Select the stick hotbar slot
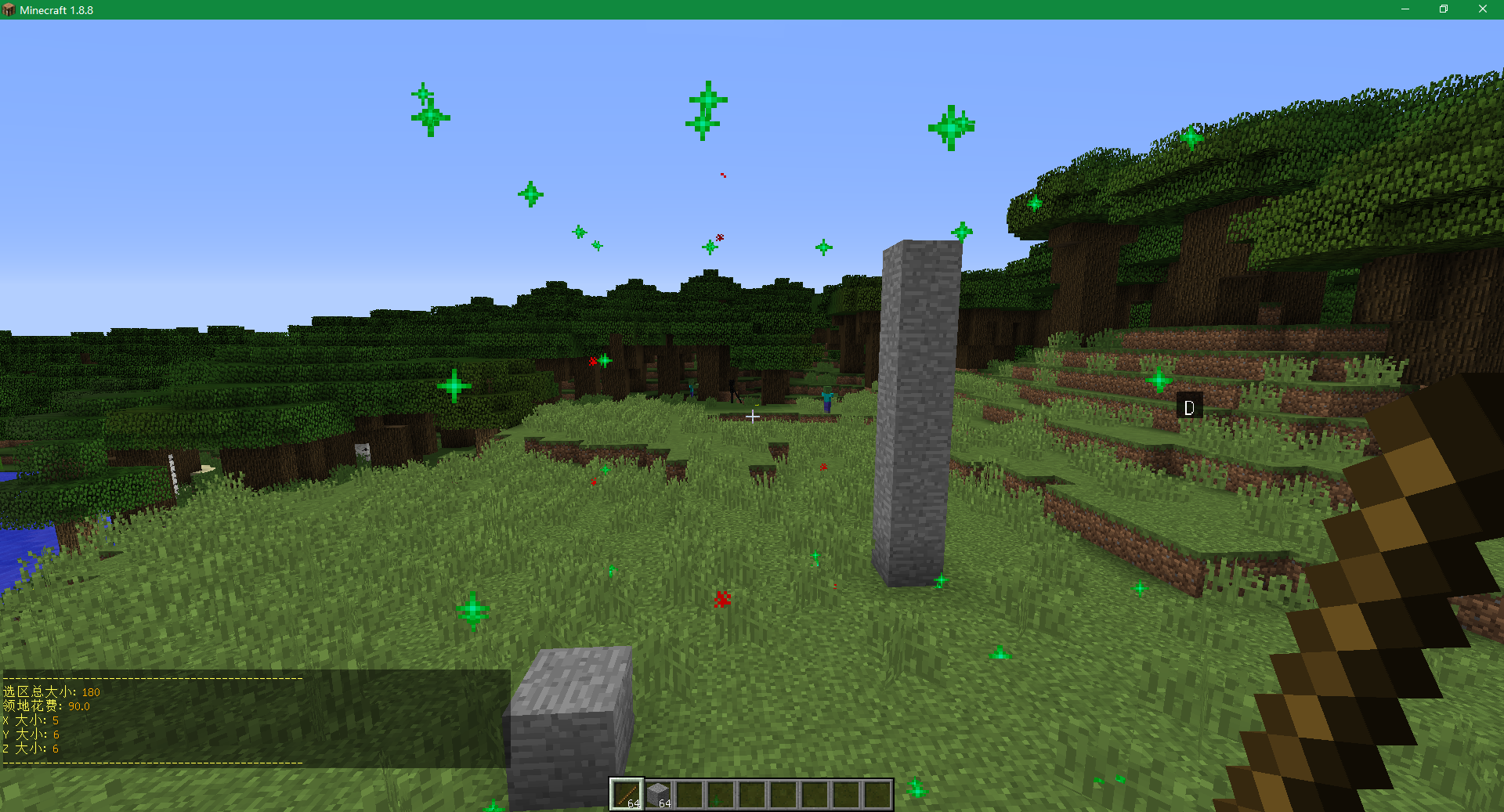Screen dimensions: 1504x812 (627, 794)
